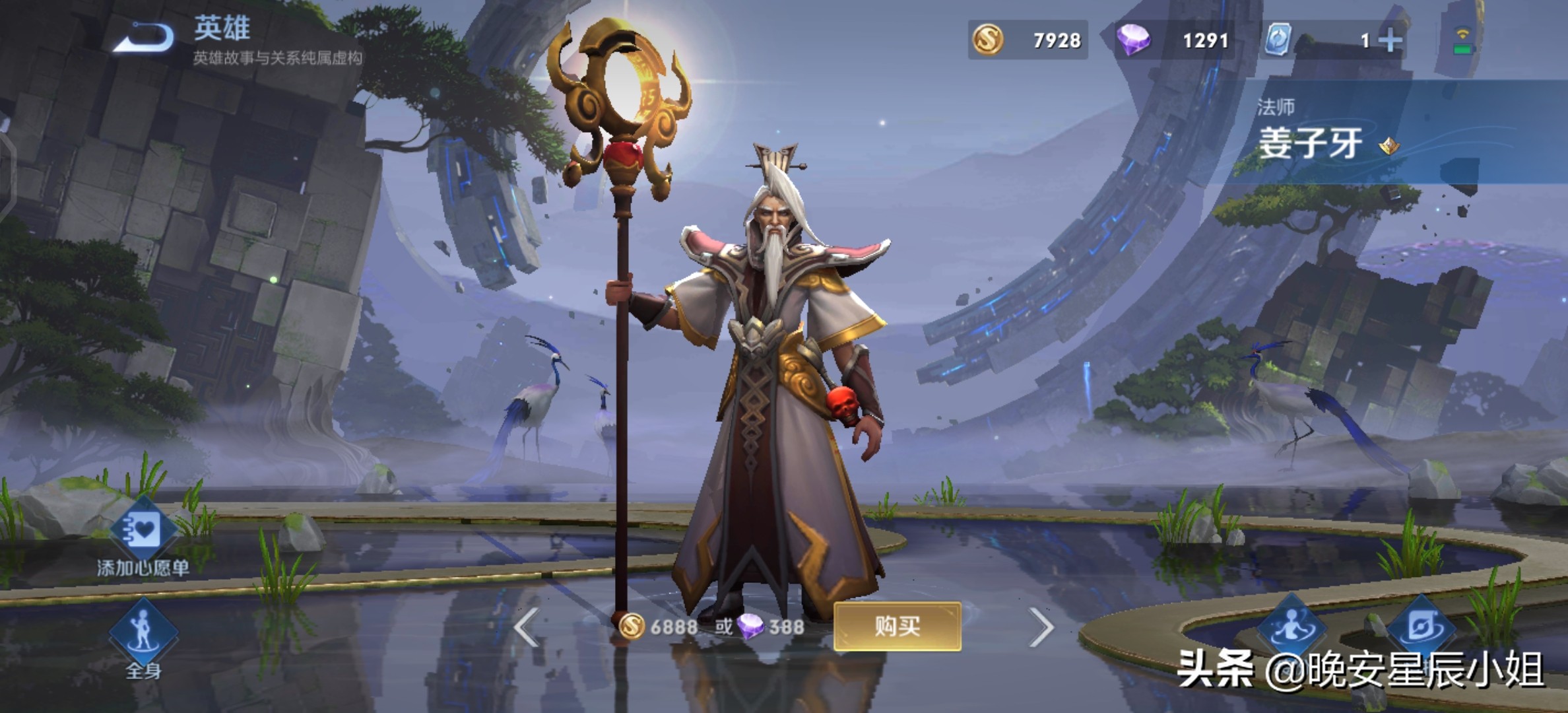Open full-body view (全身)
Screen dimensions: 1568x713
pos(143,634)
